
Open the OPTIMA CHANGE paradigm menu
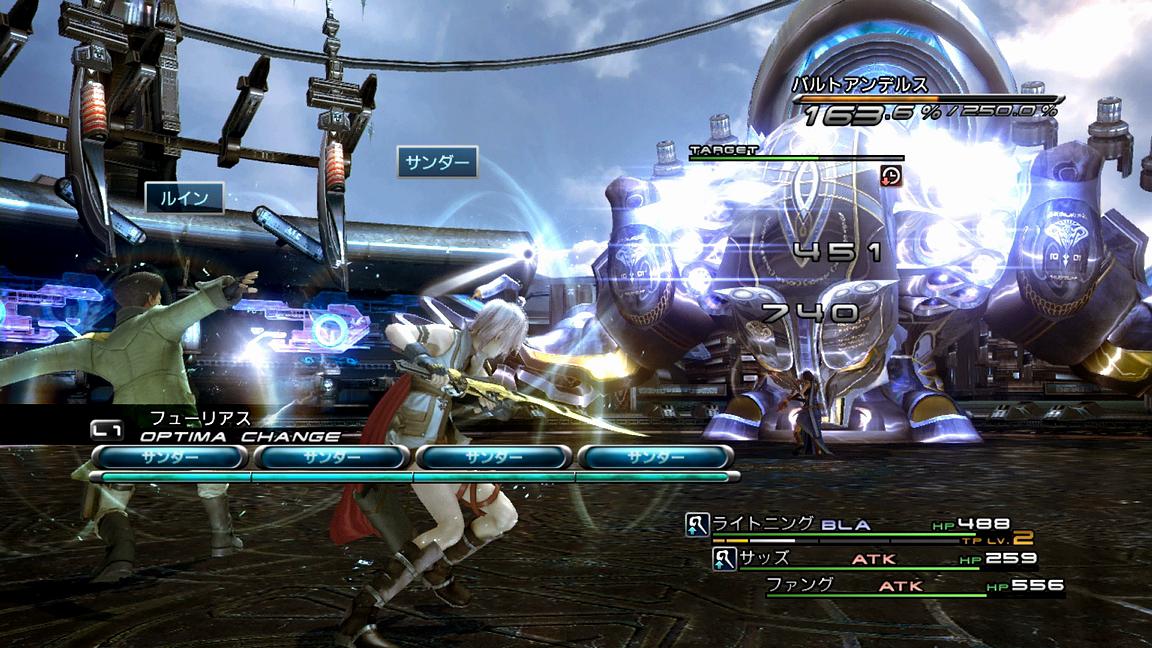pyautogui.click(x=239, y=436)
